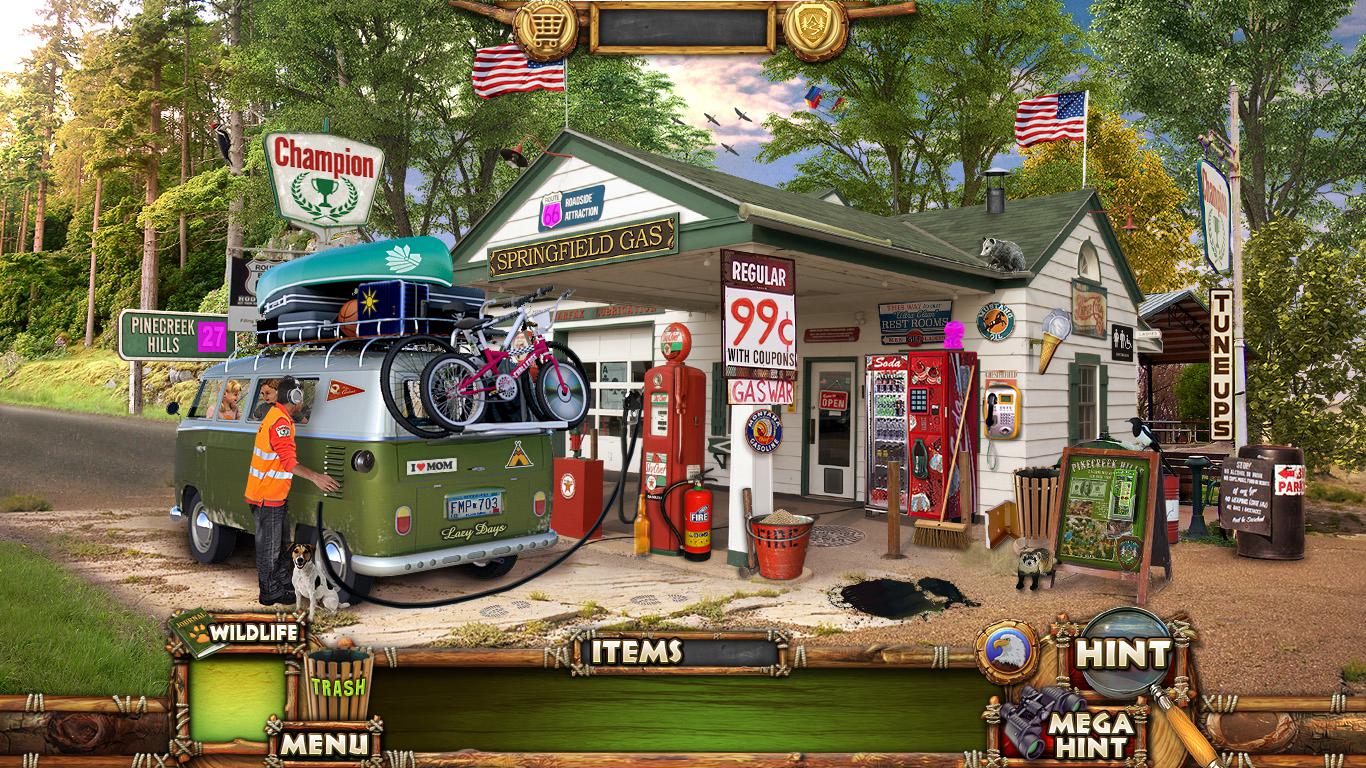
Task: Open the shop cart icon
Action: 546,26
